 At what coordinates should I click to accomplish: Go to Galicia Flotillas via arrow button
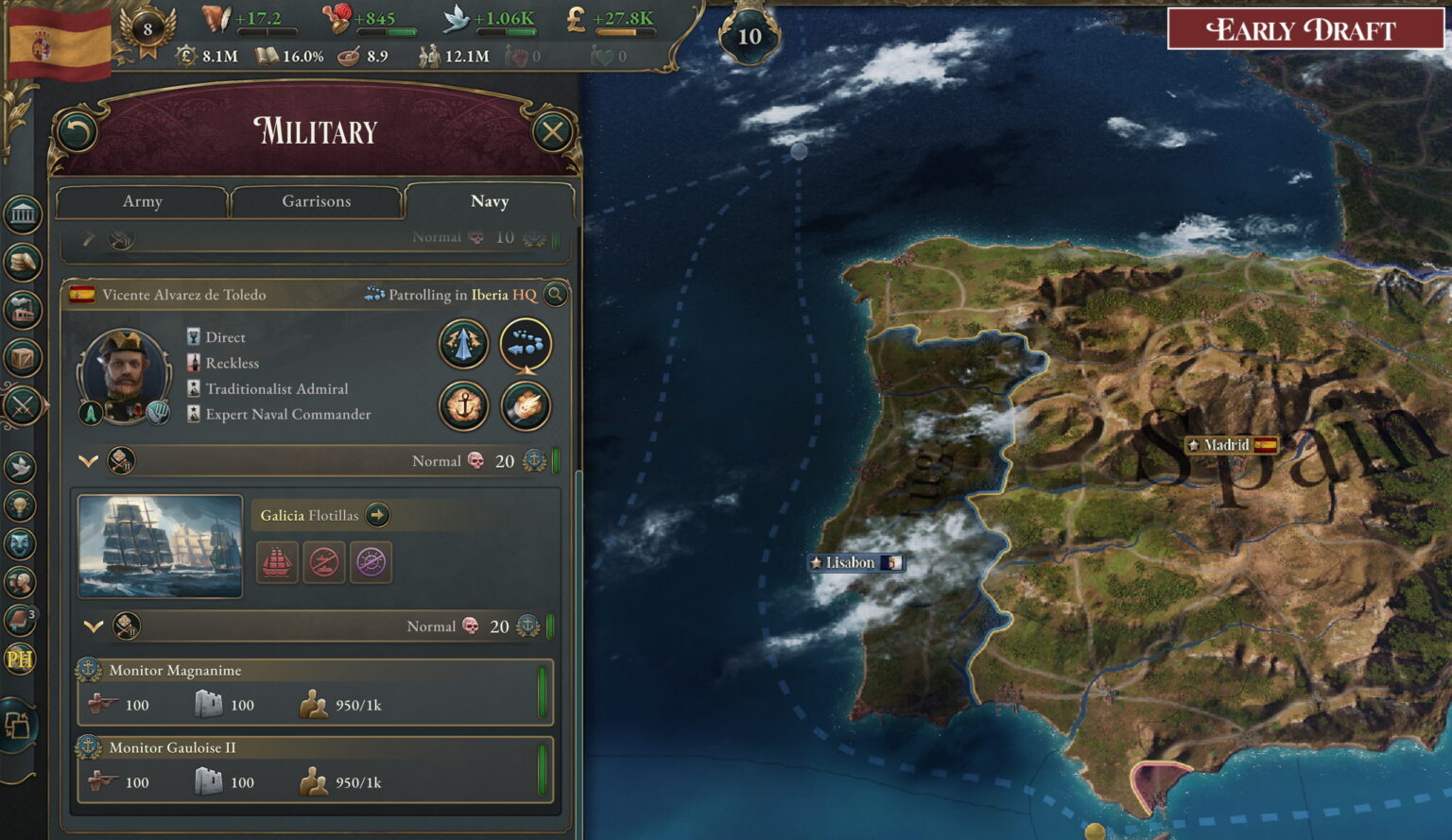(377, 515)
